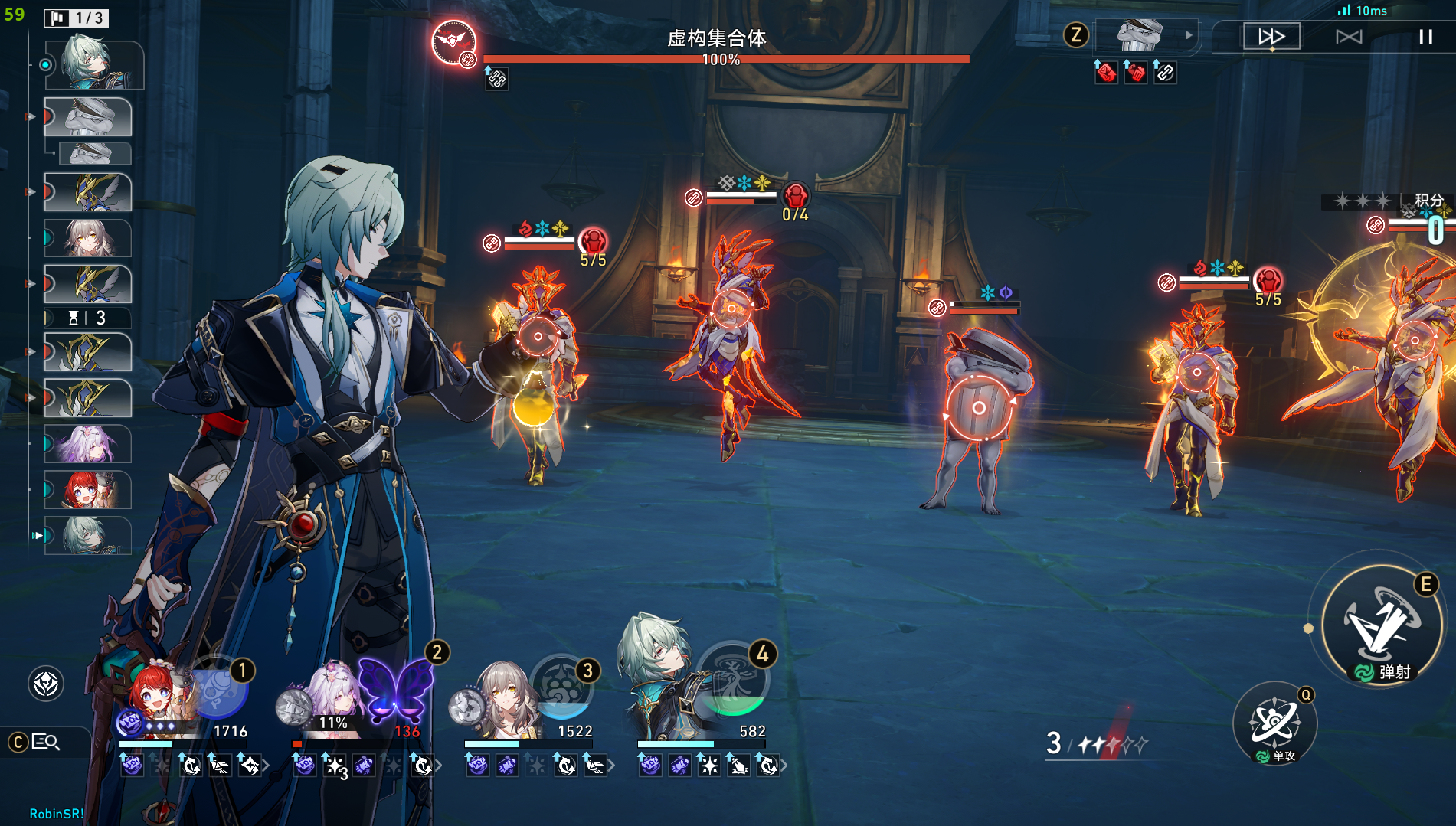Click the round emblem icon above the details button
Image resolution: width=1456 pixels, height=826 pixels.
[46, 684]
